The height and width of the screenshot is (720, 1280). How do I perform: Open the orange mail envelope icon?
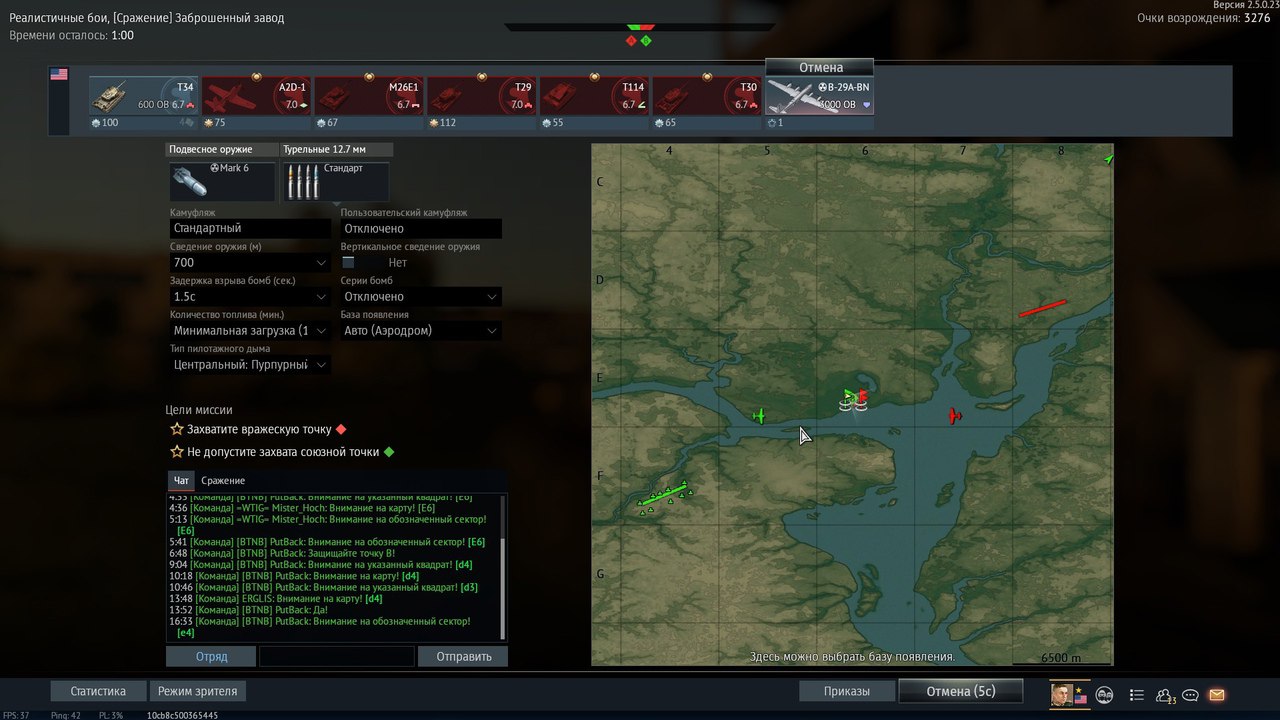pos(1216,695)
